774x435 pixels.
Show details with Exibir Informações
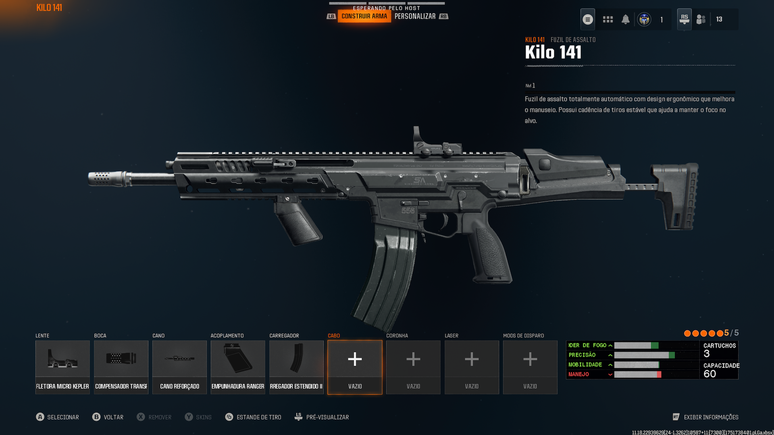point(705,417)
